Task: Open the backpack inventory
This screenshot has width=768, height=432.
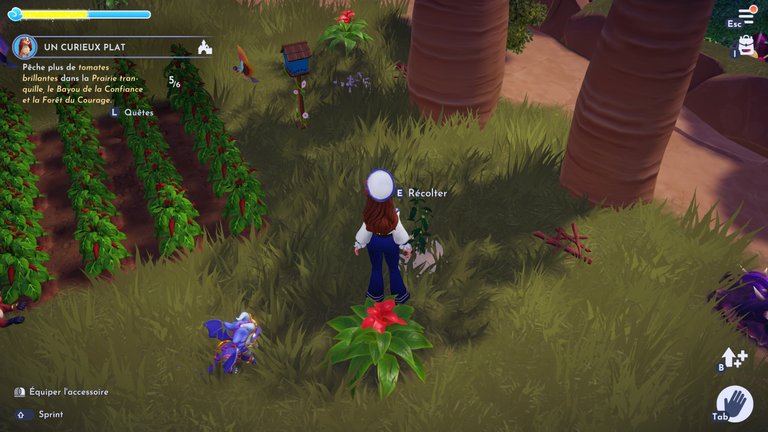Action: point(746,44)
